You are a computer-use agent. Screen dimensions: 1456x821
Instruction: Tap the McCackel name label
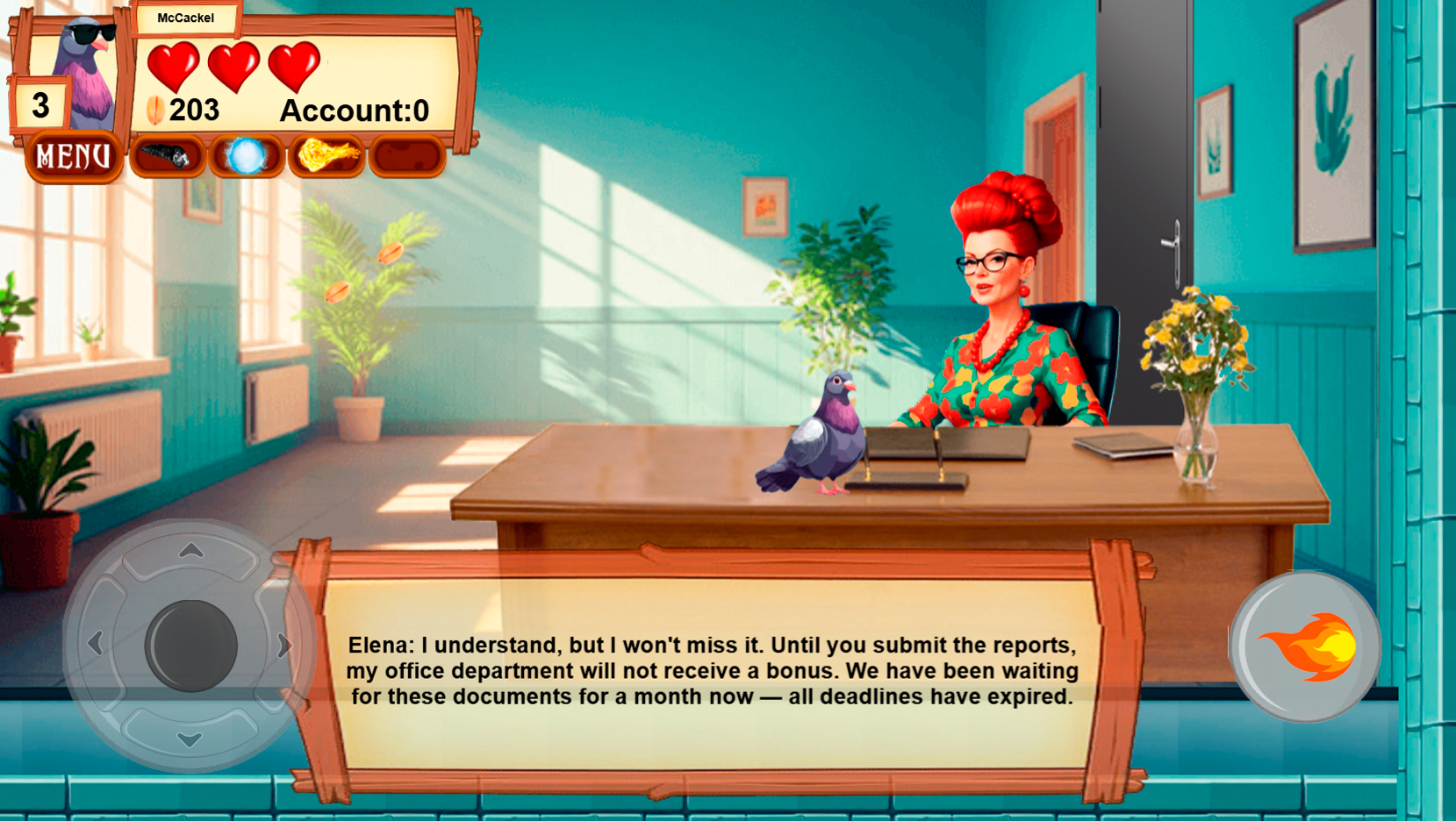(186, 18)
